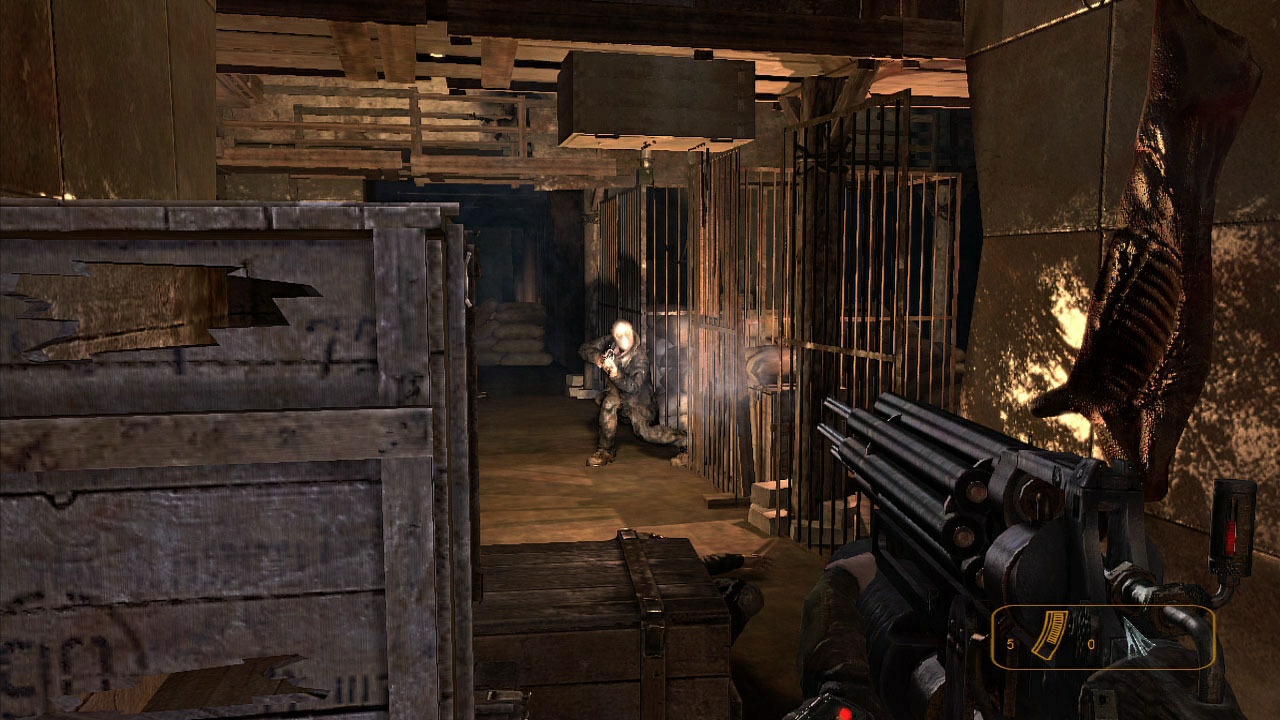Click the magazine icon in the ammo HUD
The width and height of the screenshot is (1280, 720).
[x=1050, y=635]
